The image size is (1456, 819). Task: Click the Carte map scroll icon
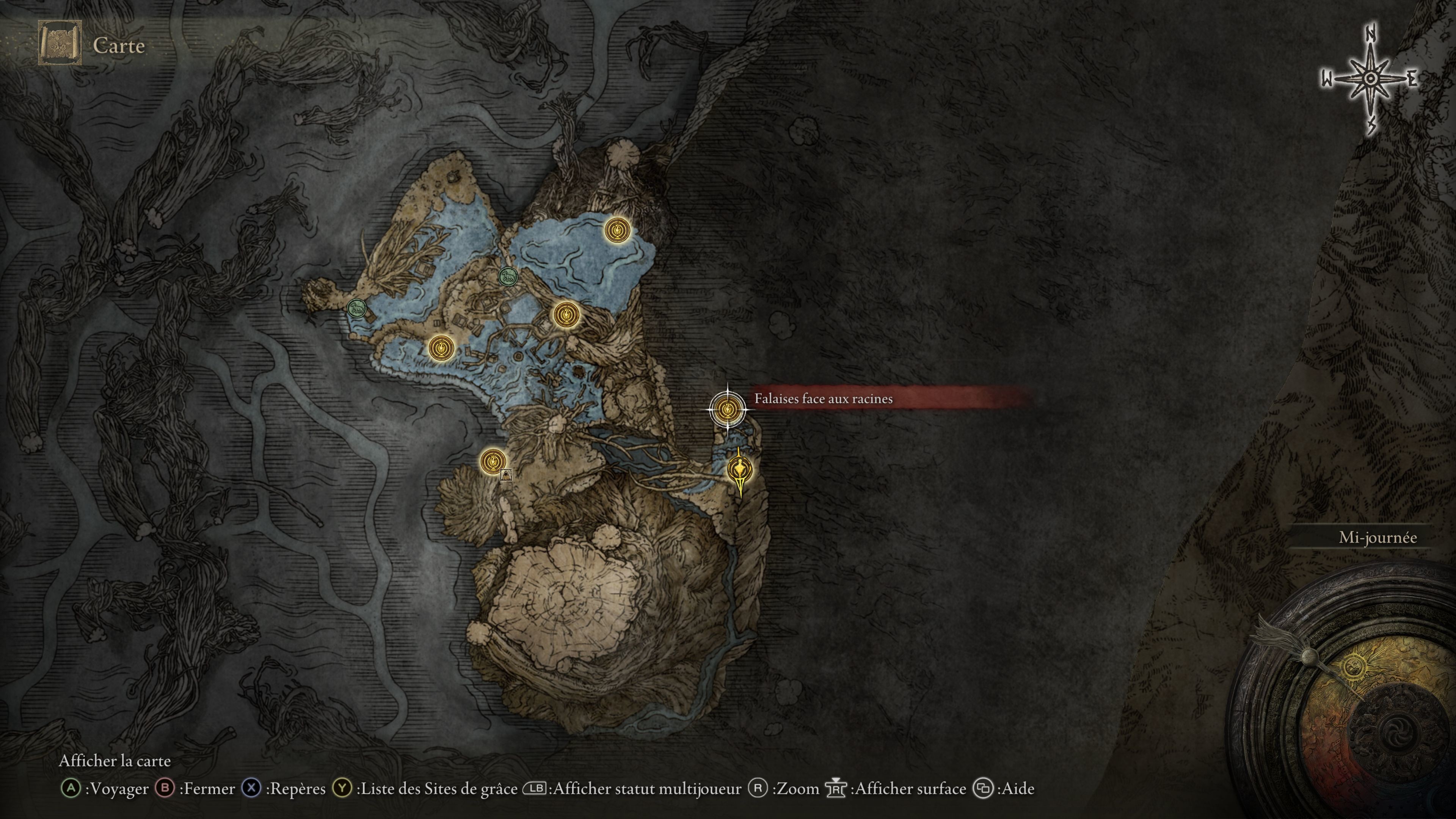tap(60, 44)
